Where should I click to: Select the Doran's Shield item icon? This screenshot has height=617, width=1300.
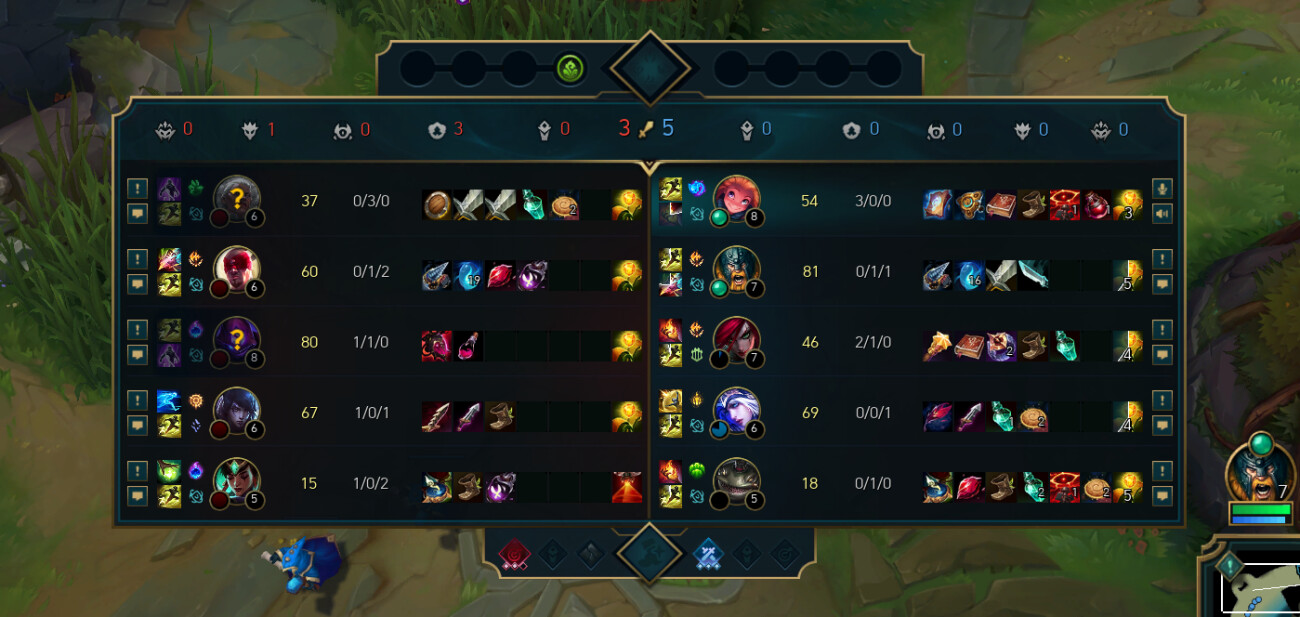pos(437,206)
